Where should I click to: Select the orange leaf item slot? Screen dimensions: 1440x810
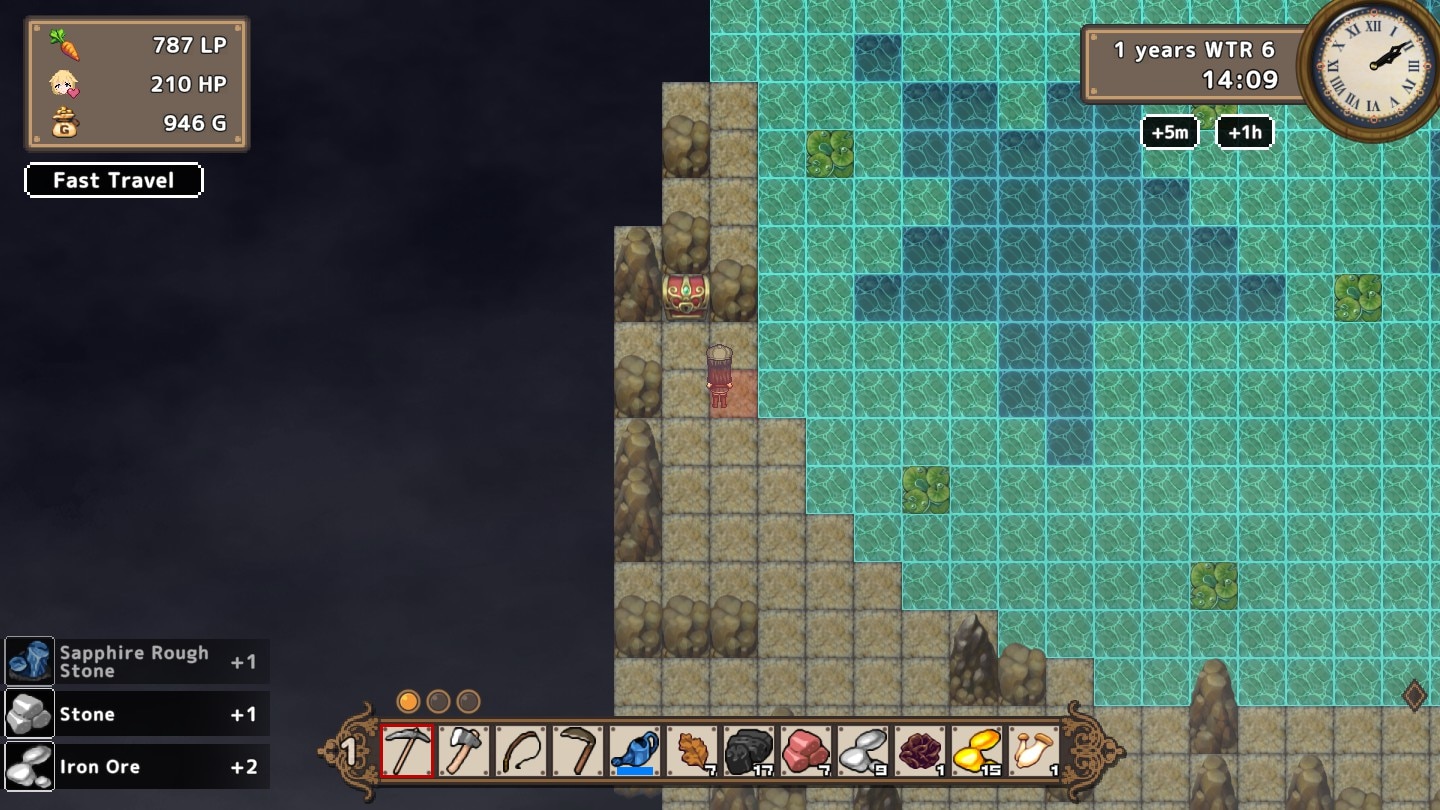[692, 750]
